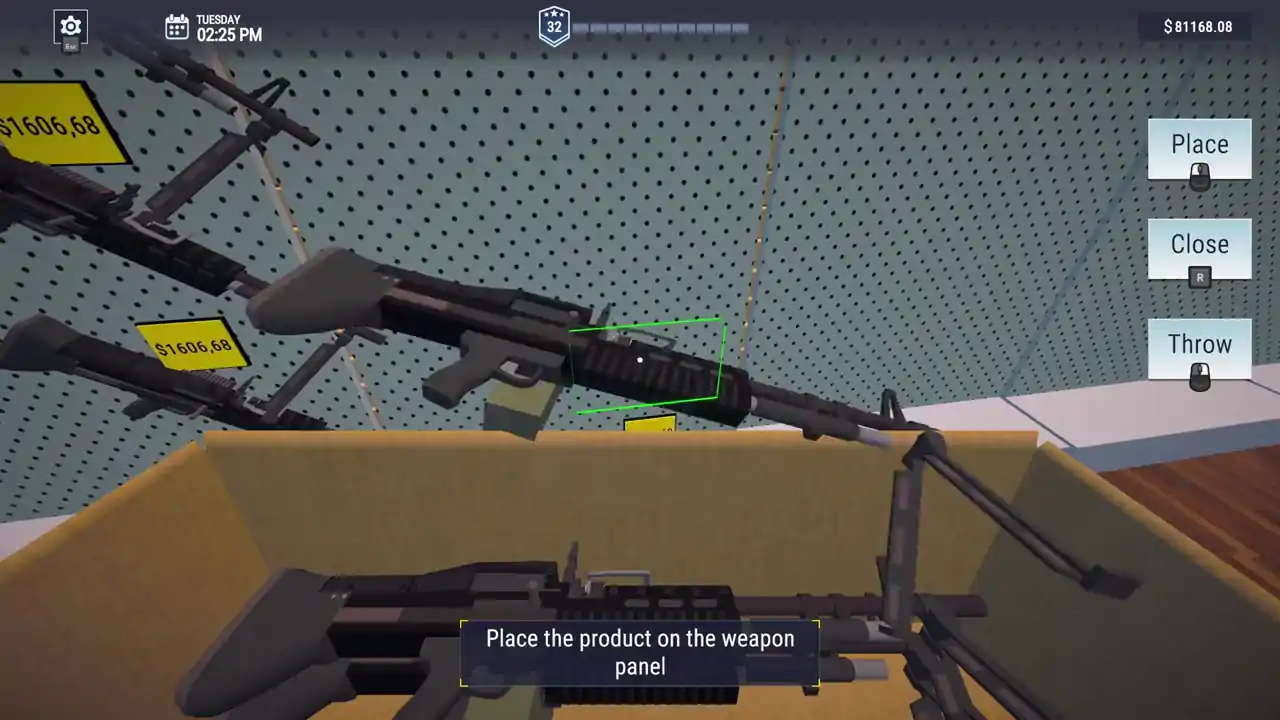Viewport: 1280px width, 720px height.
Task: Click the top-left $1606,68 price tag
Action: click(x=55, y=125)
